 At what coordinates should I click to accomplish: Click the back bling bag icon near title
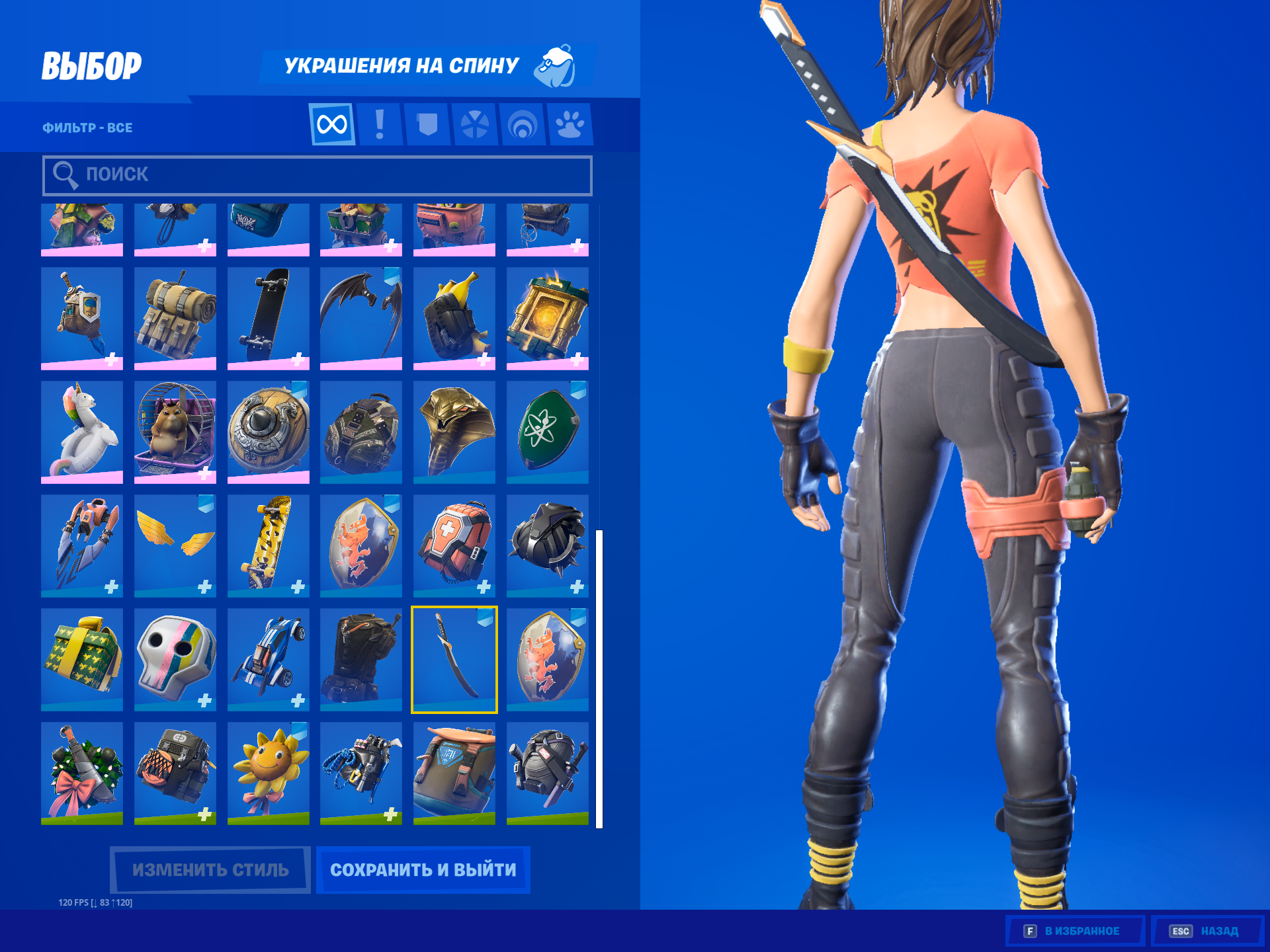point(556,66)
